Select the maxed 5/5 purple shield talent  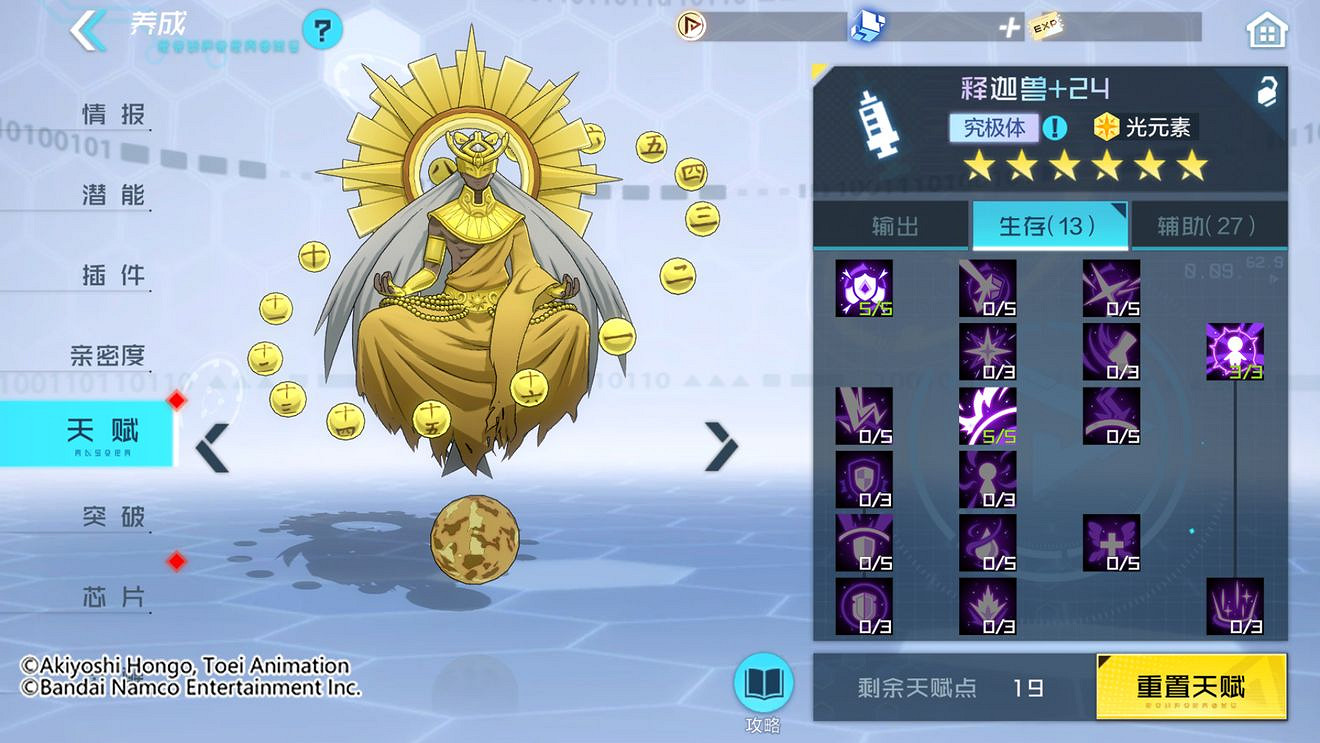864,289
